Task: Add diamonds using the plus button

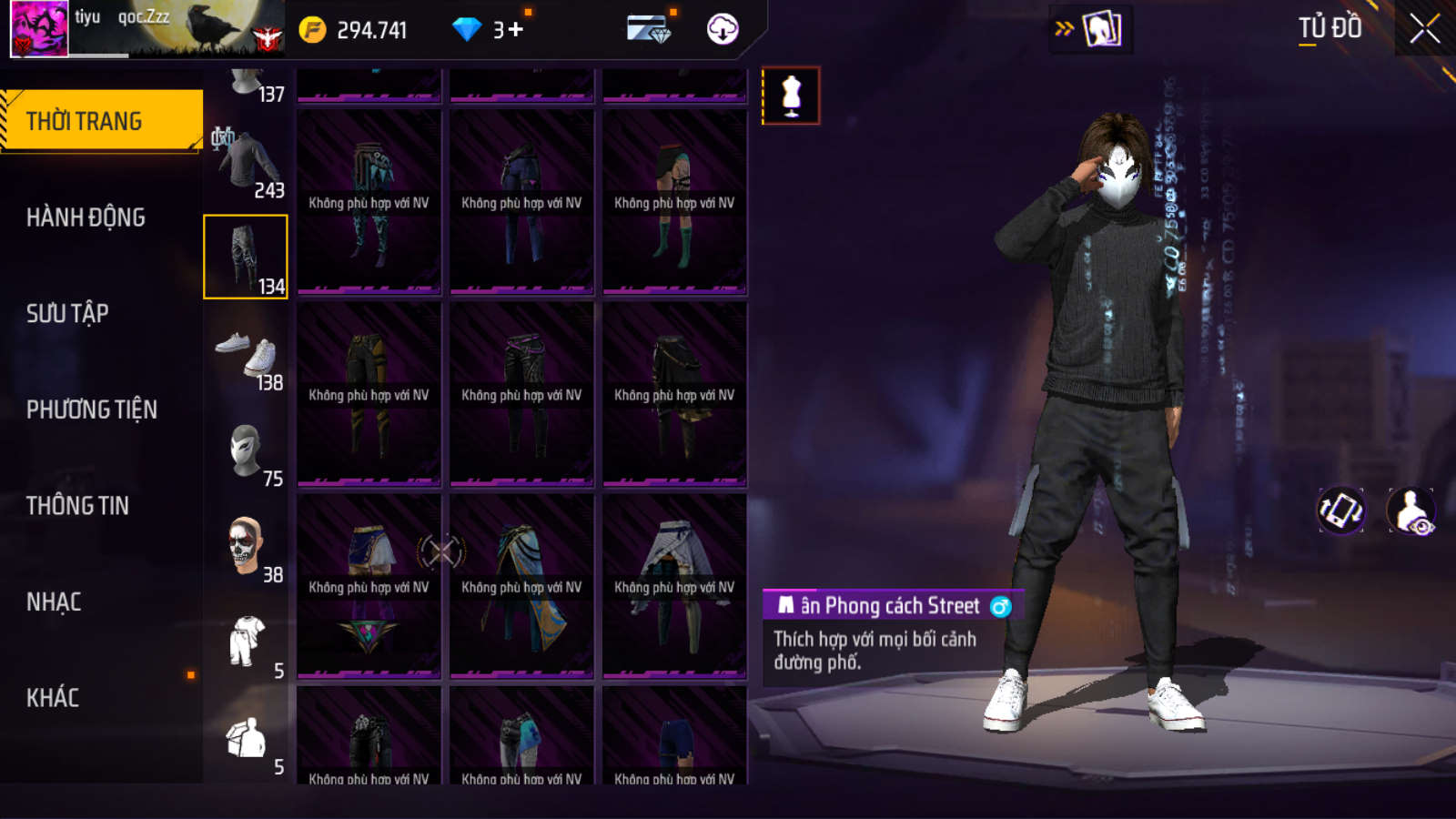Action: (516, 30)
